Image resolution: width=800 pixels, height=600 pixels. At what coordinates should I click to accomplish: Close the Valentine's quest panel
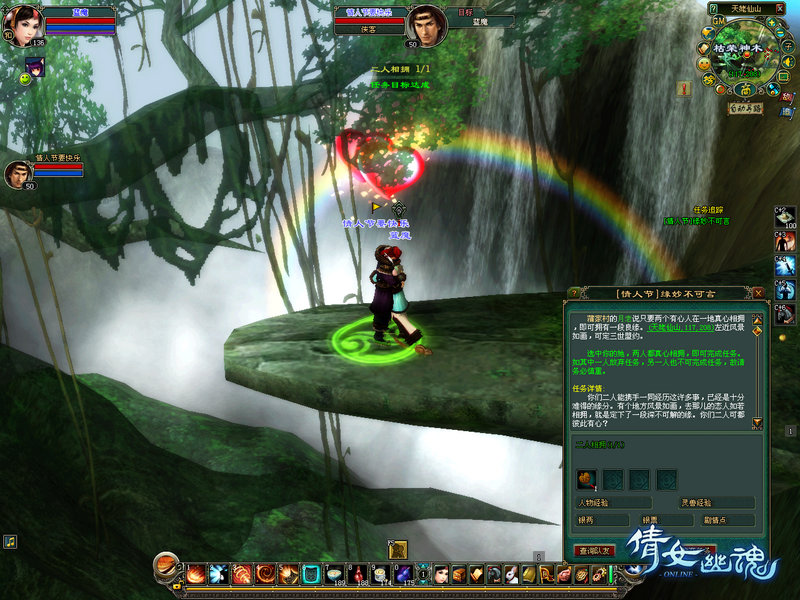point(759,293)
